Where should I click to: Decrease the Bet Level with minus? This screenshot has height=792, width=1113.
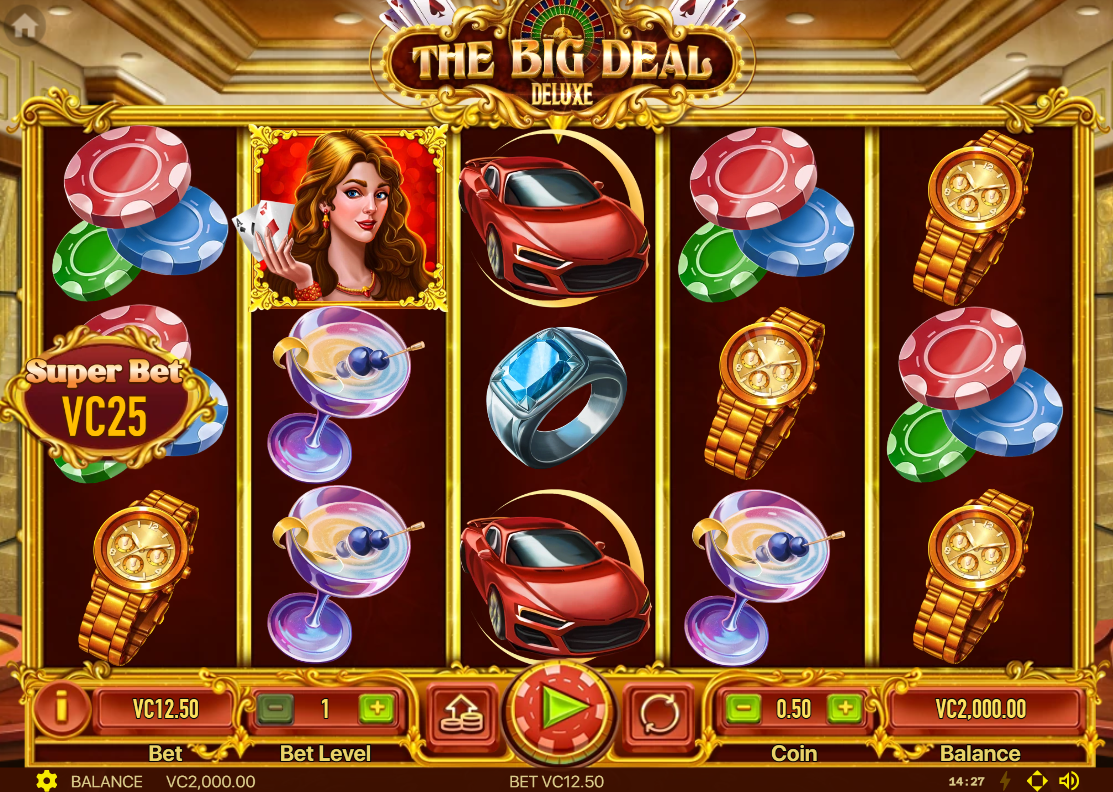pyautogui.click(x=274, y=709)
